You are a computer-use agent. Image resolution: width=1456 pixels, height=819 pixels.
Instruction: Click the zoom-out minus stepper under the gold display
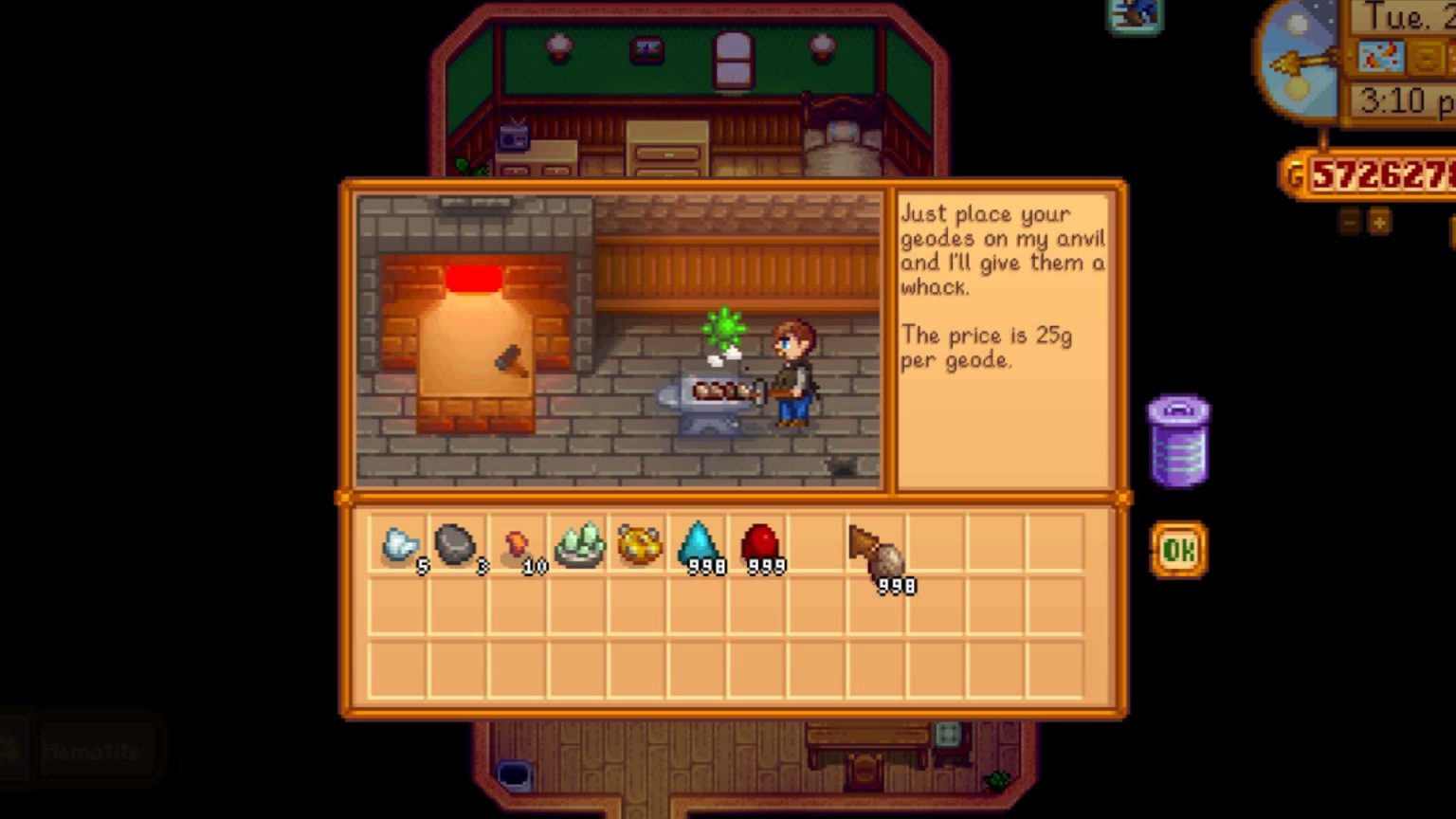point(1347,220)
